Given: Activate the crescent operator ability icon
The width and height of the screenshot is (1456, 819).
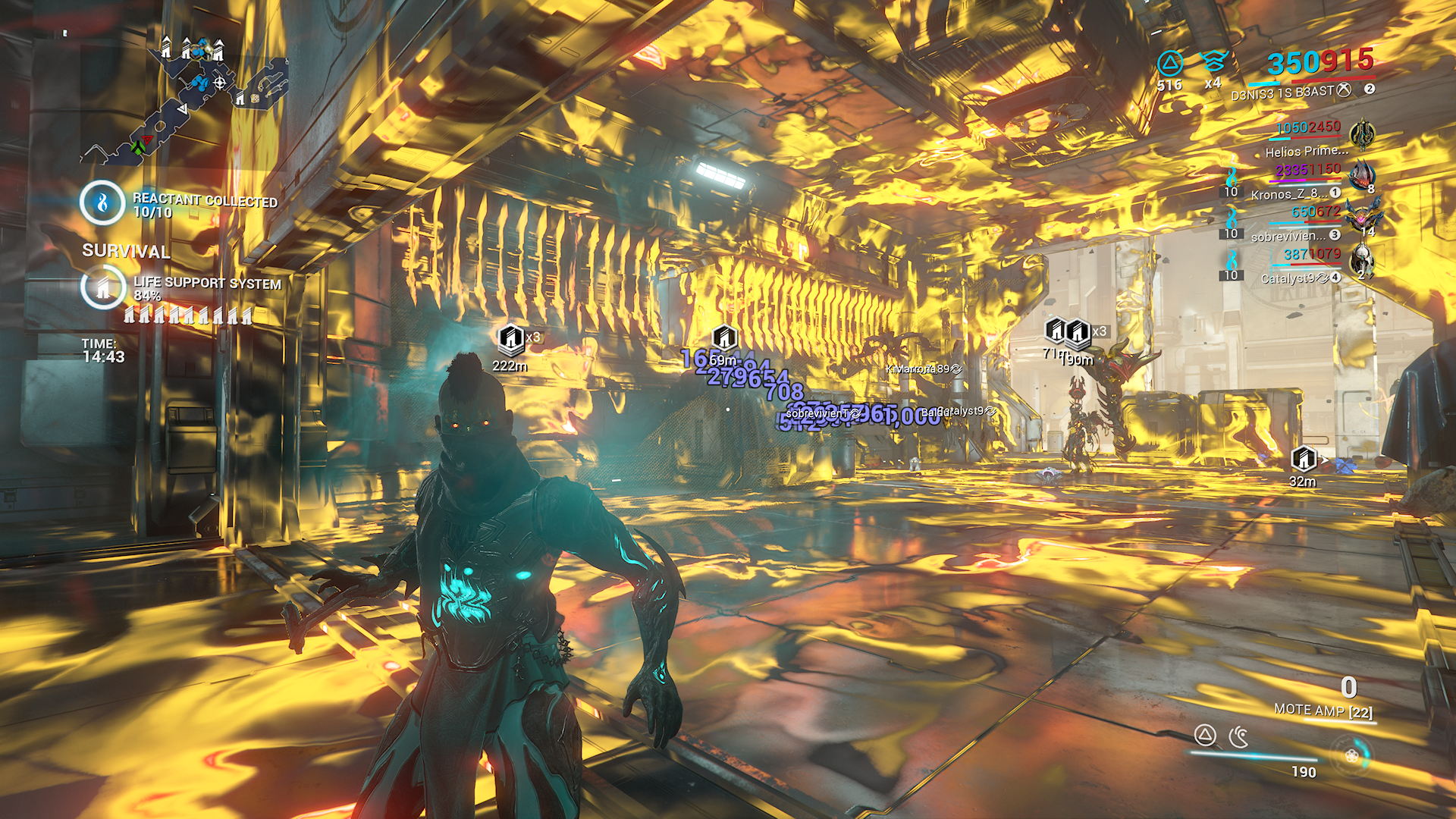Looking at the screenshot, I should click(x=1239, y=736).
